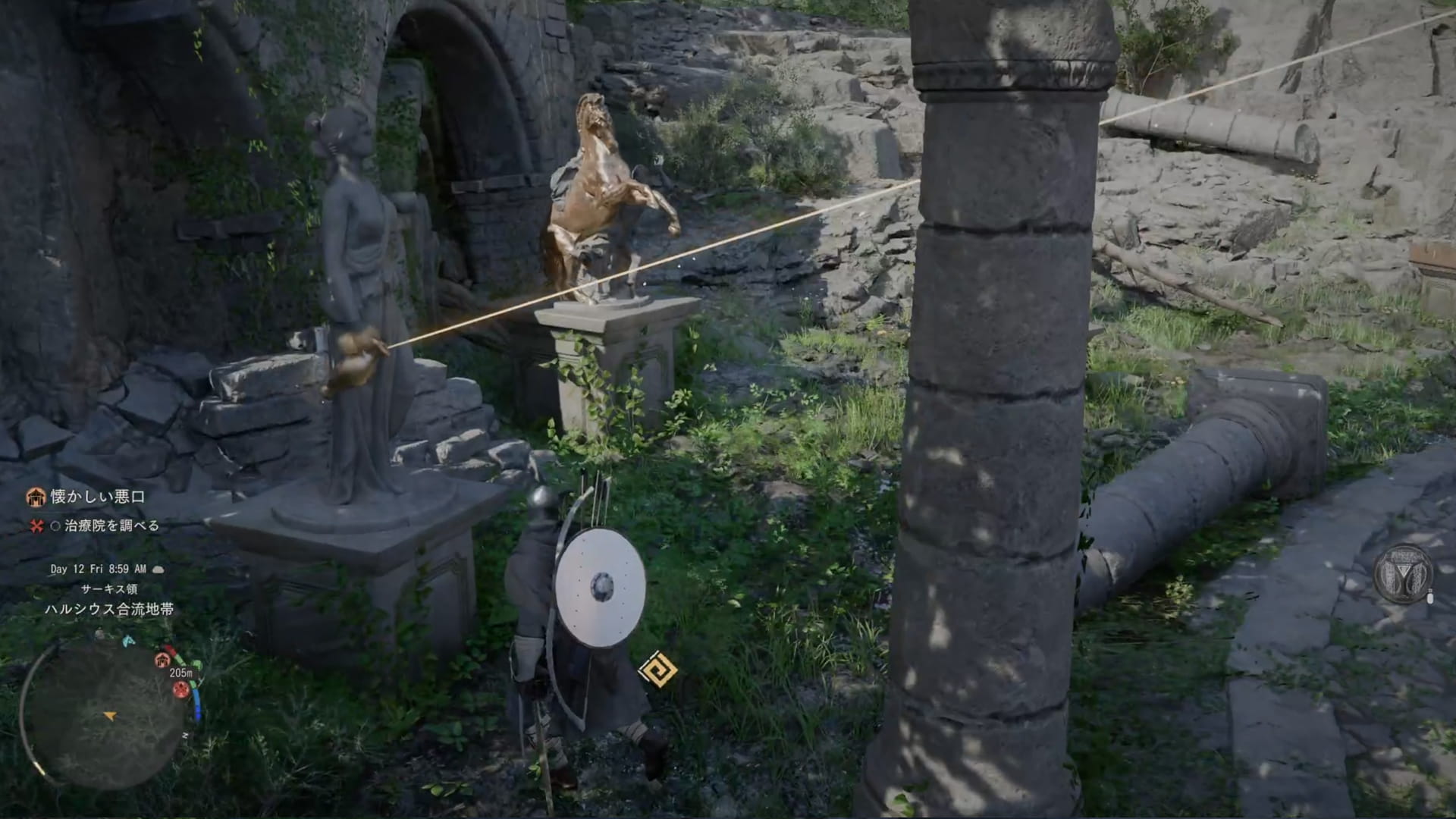Screen dimensions: 1456x819
Task: Open the circular weapon emblem icon
Action: point(1404,574)
